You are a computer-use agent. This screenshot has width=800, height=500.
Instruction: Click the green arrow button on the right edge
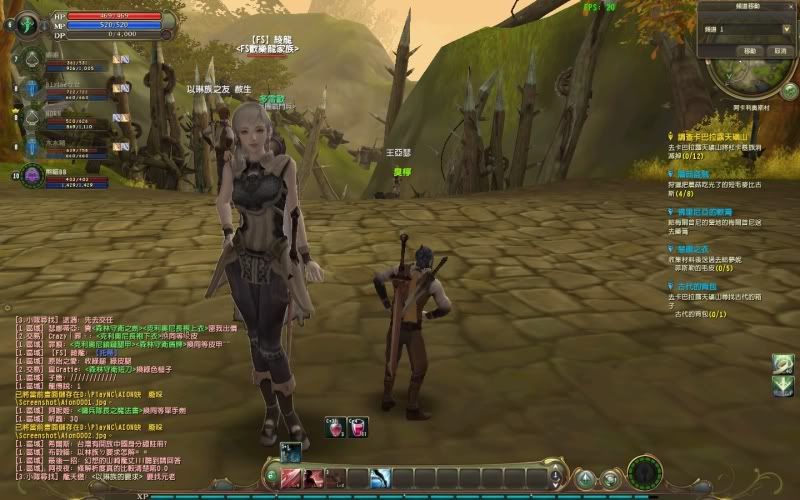pos(783,385)
